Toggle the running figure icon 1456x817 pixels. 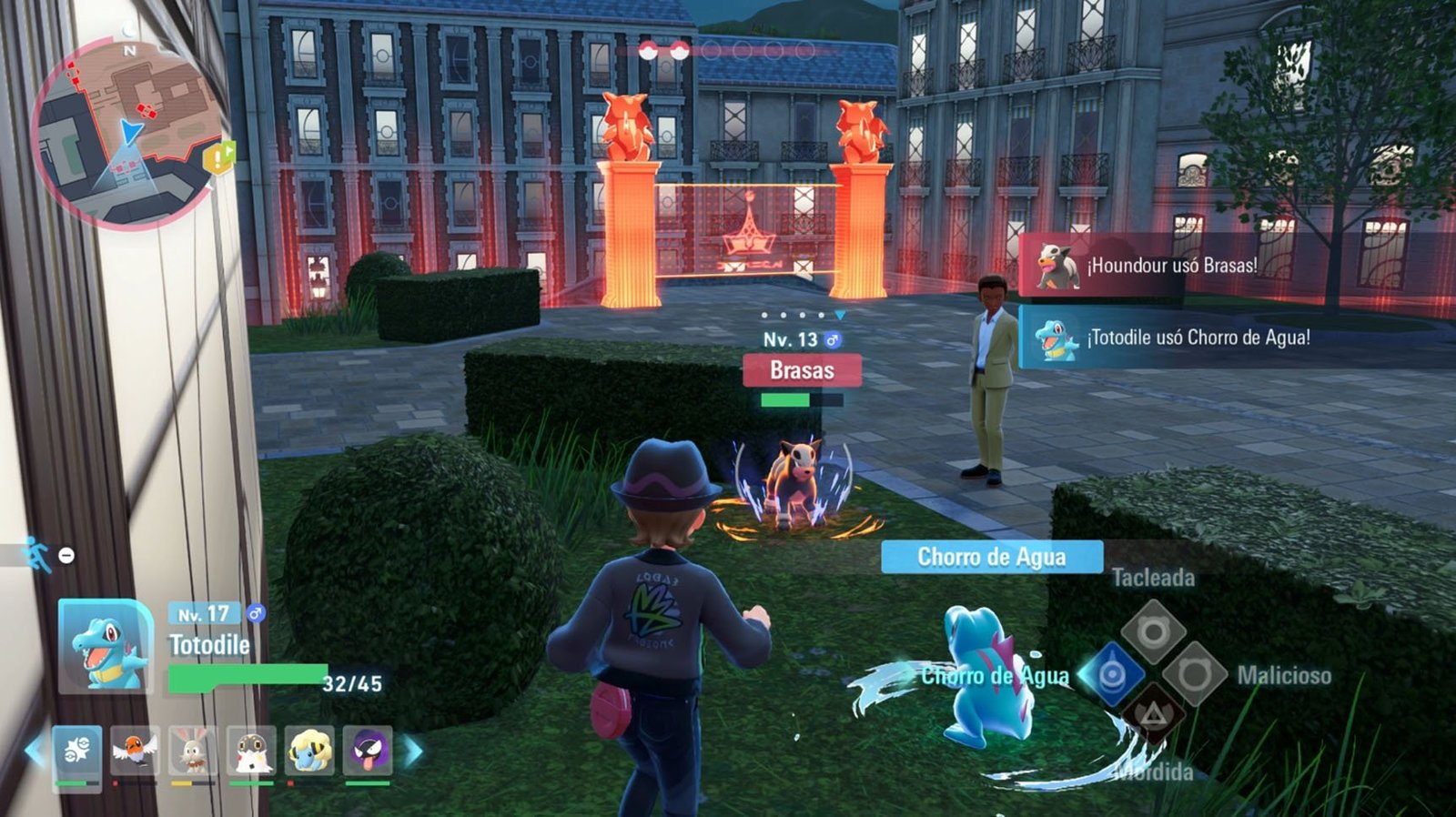[x=37, y=554]
